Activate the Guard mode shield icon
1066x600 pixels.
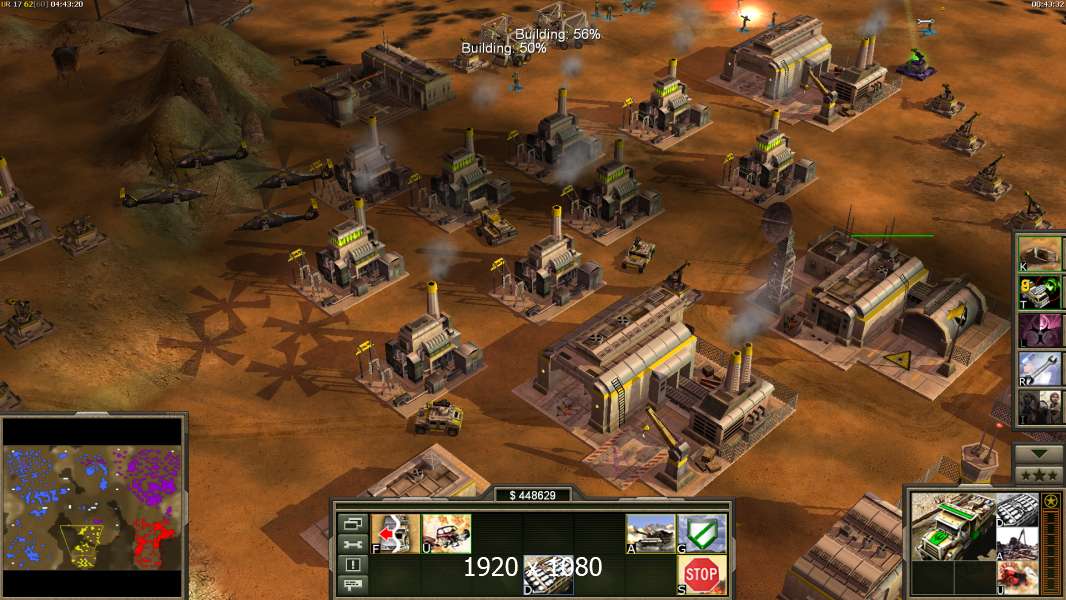[701, 532]
